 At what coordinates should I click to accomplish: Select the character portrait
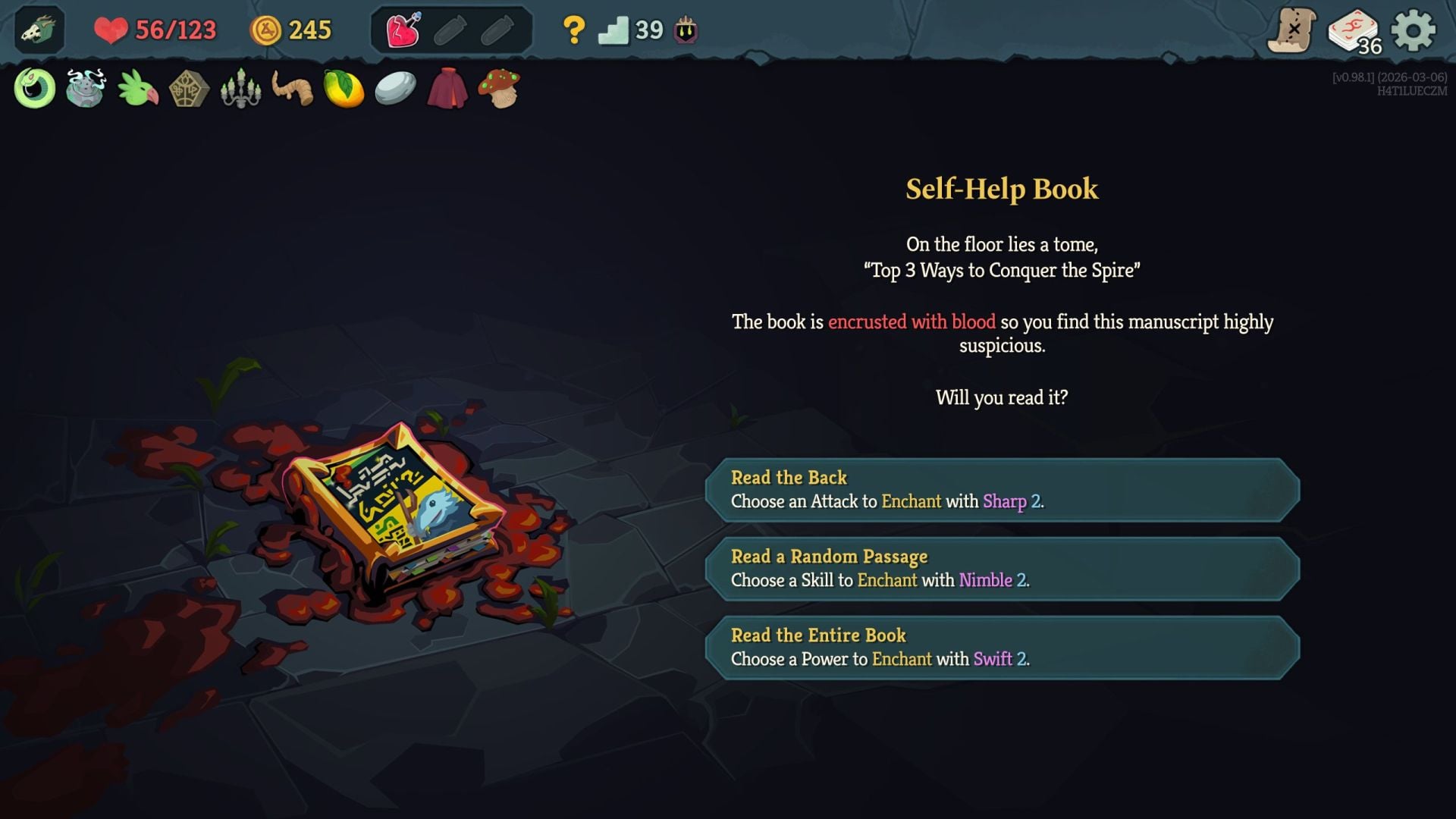point(38,29)
